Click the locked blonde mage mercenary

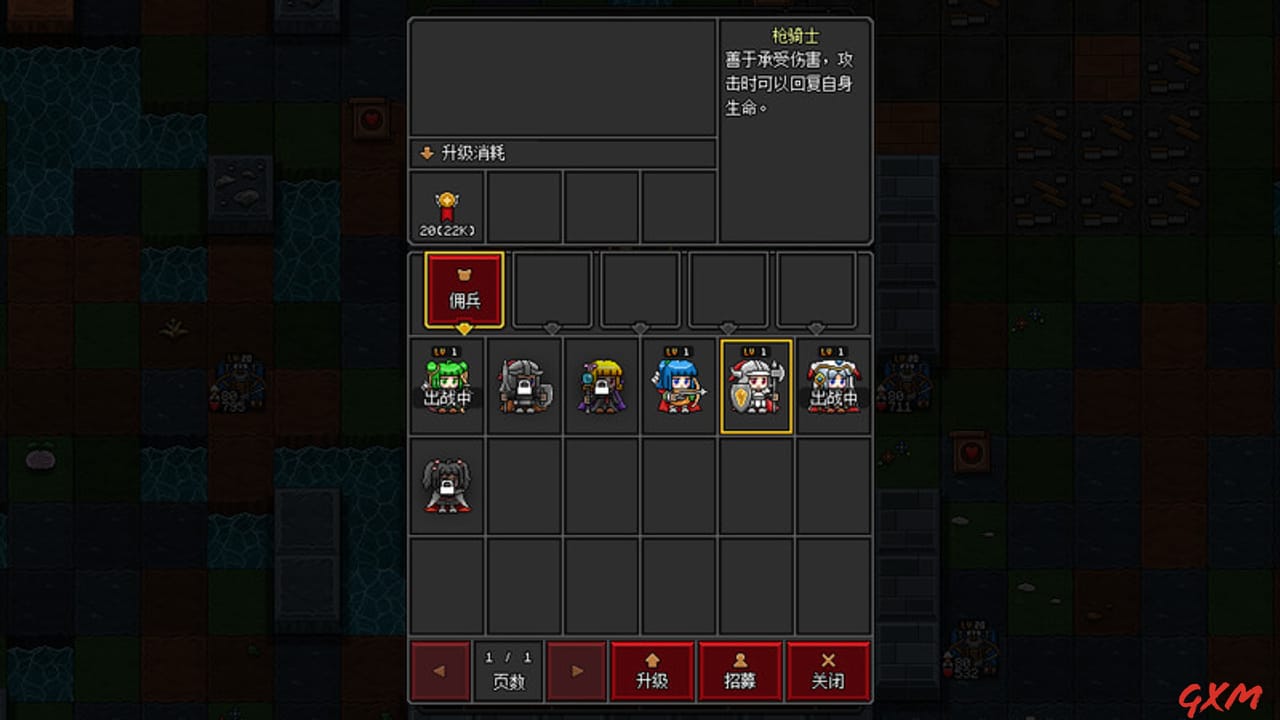[x=601, y=385]
